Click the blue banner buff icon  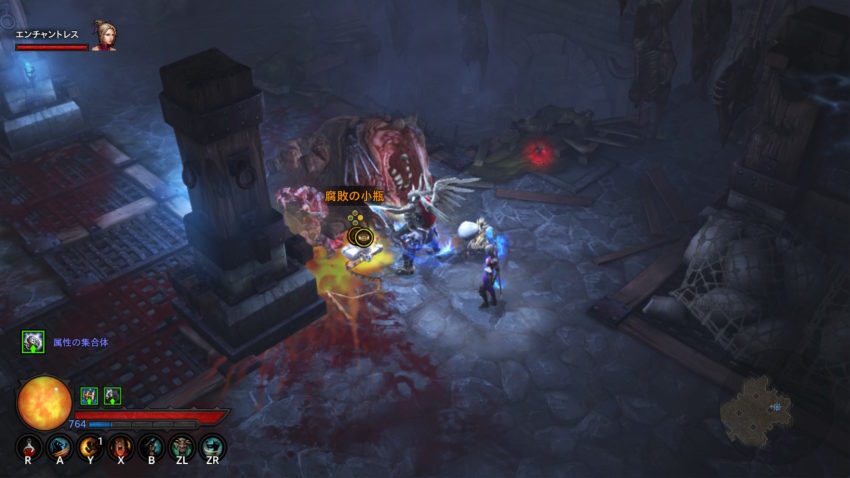[89, 396]
